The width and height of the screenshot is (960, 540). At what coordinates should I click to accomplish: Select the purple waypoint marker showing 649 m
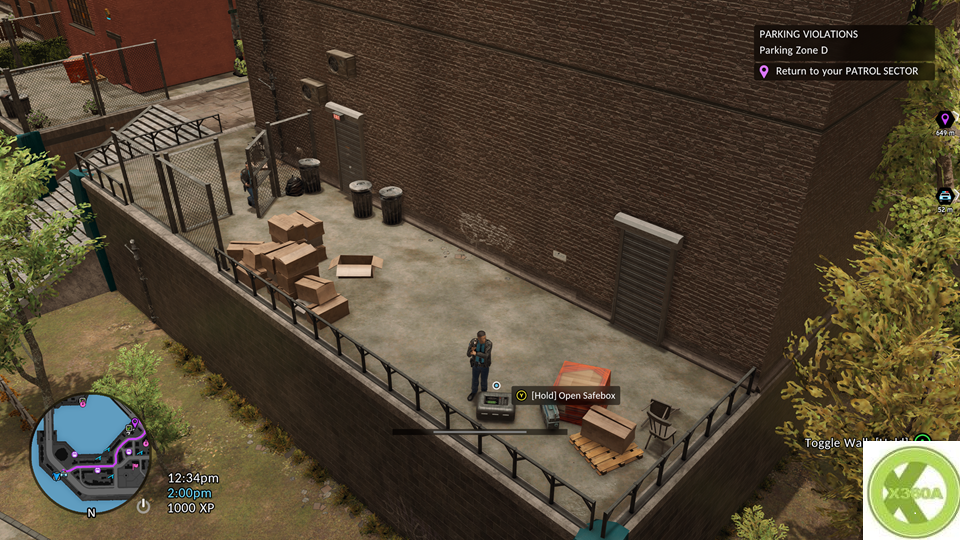(944, 120)
